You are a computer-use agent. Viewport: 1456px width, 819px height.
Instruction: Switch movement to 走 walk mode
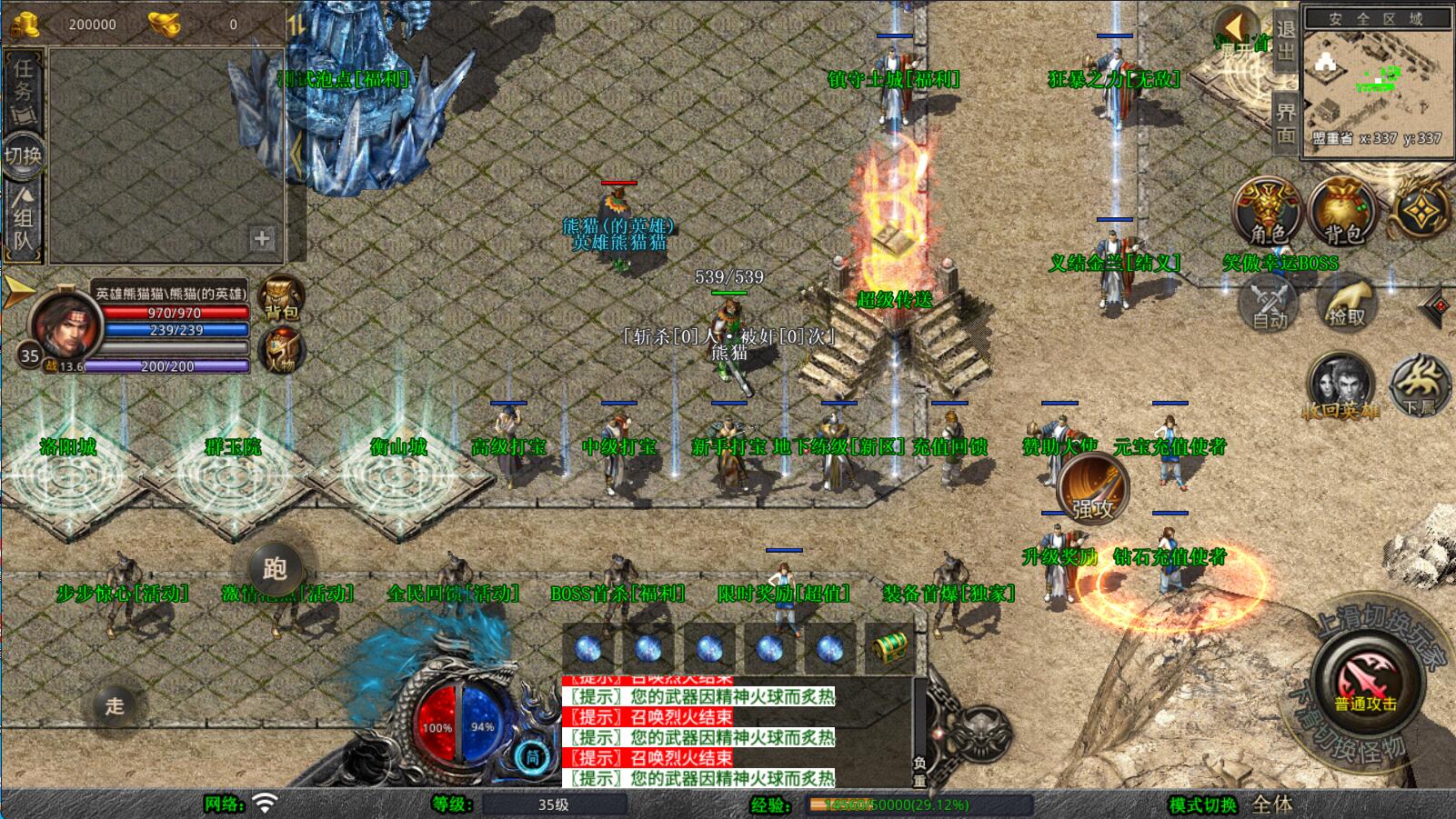pos(115,705)
